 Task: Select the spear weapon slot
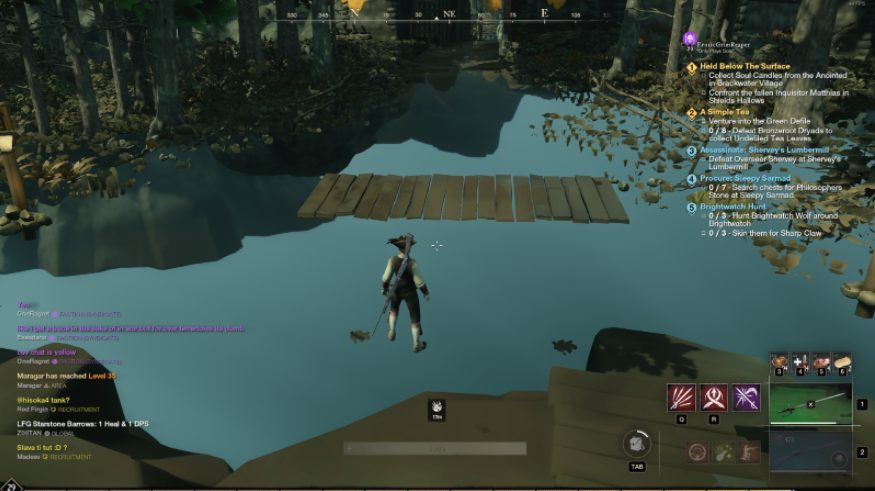click(x=810, y=404)
